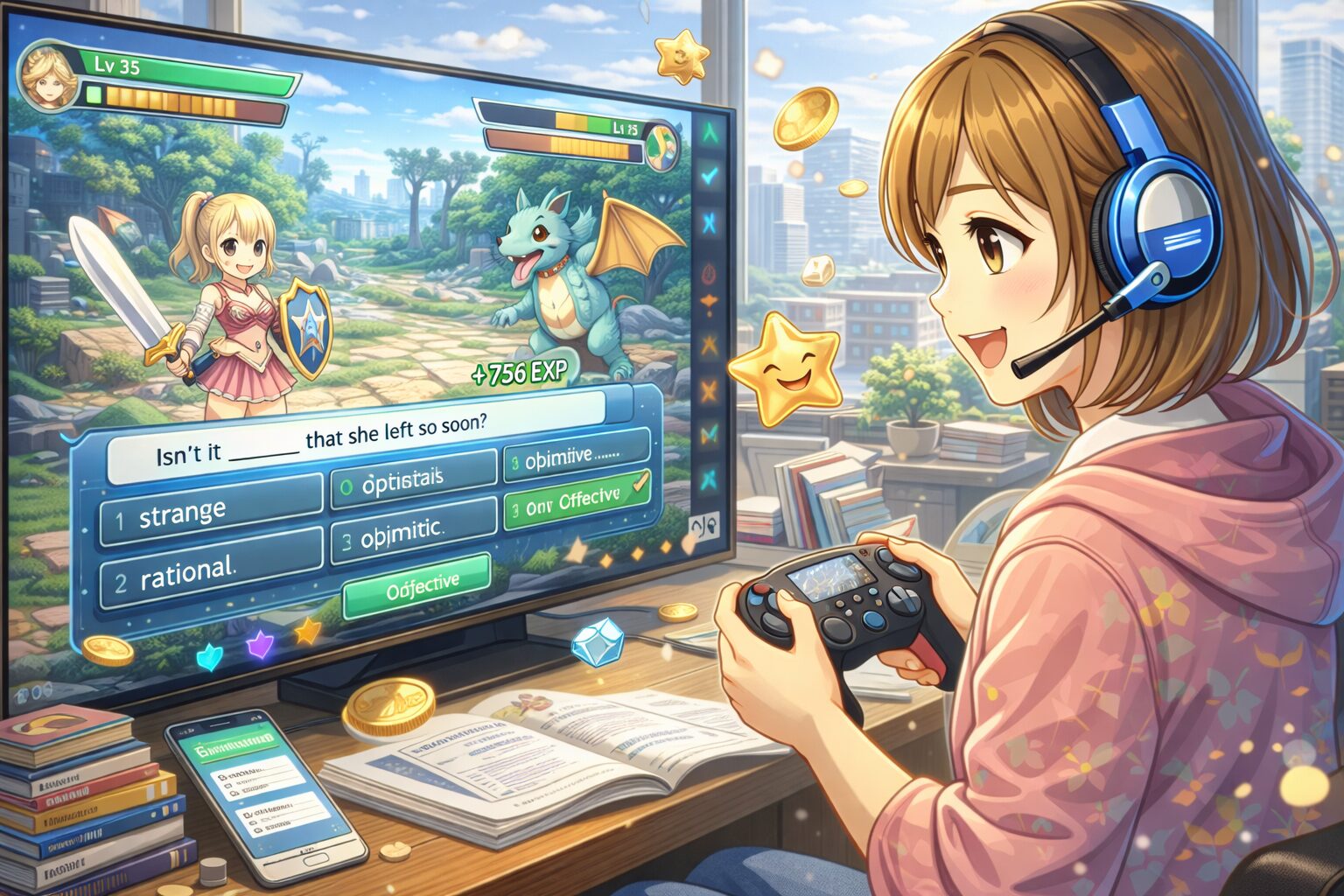
Task: Select the 'opimiive' answer option
Action: [x=575, y=455]
